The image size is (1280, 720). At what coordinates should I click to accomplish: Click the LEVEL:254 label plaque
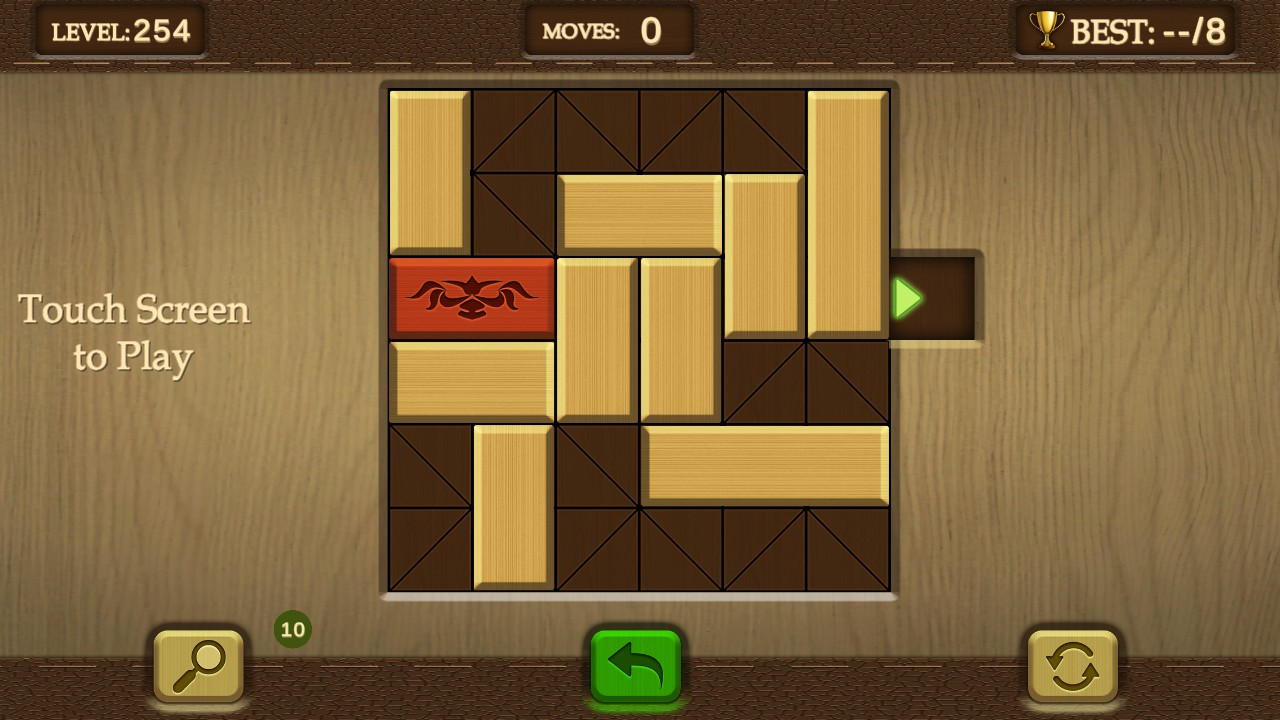[x=120, y=29]
